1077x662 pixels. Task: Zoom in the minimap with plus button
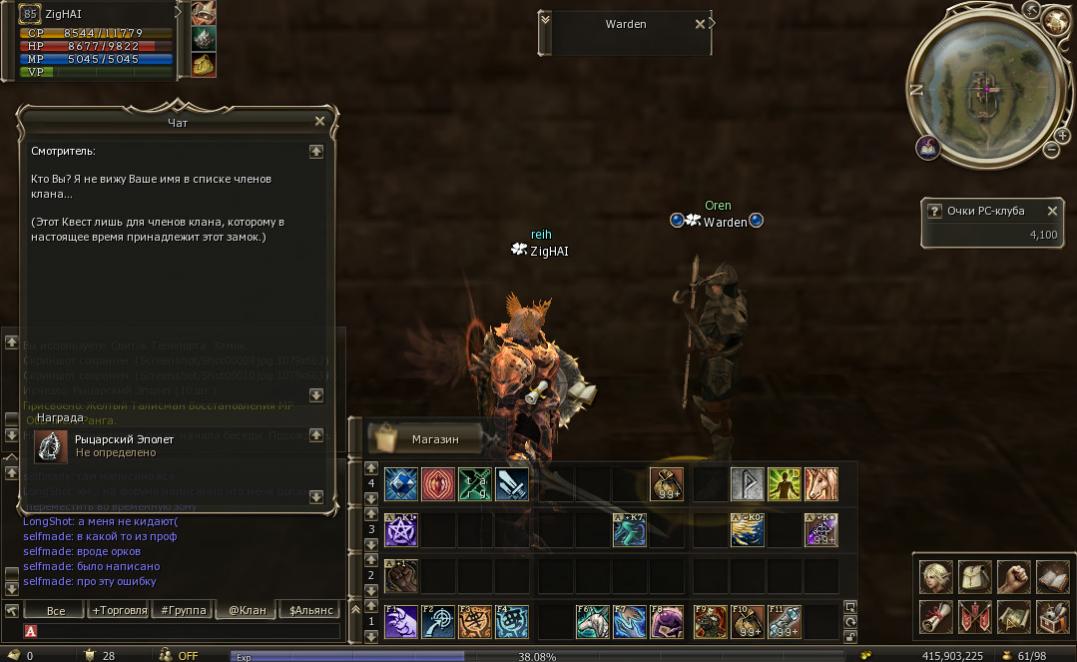pyautogui.click(x=1061, y=133)
